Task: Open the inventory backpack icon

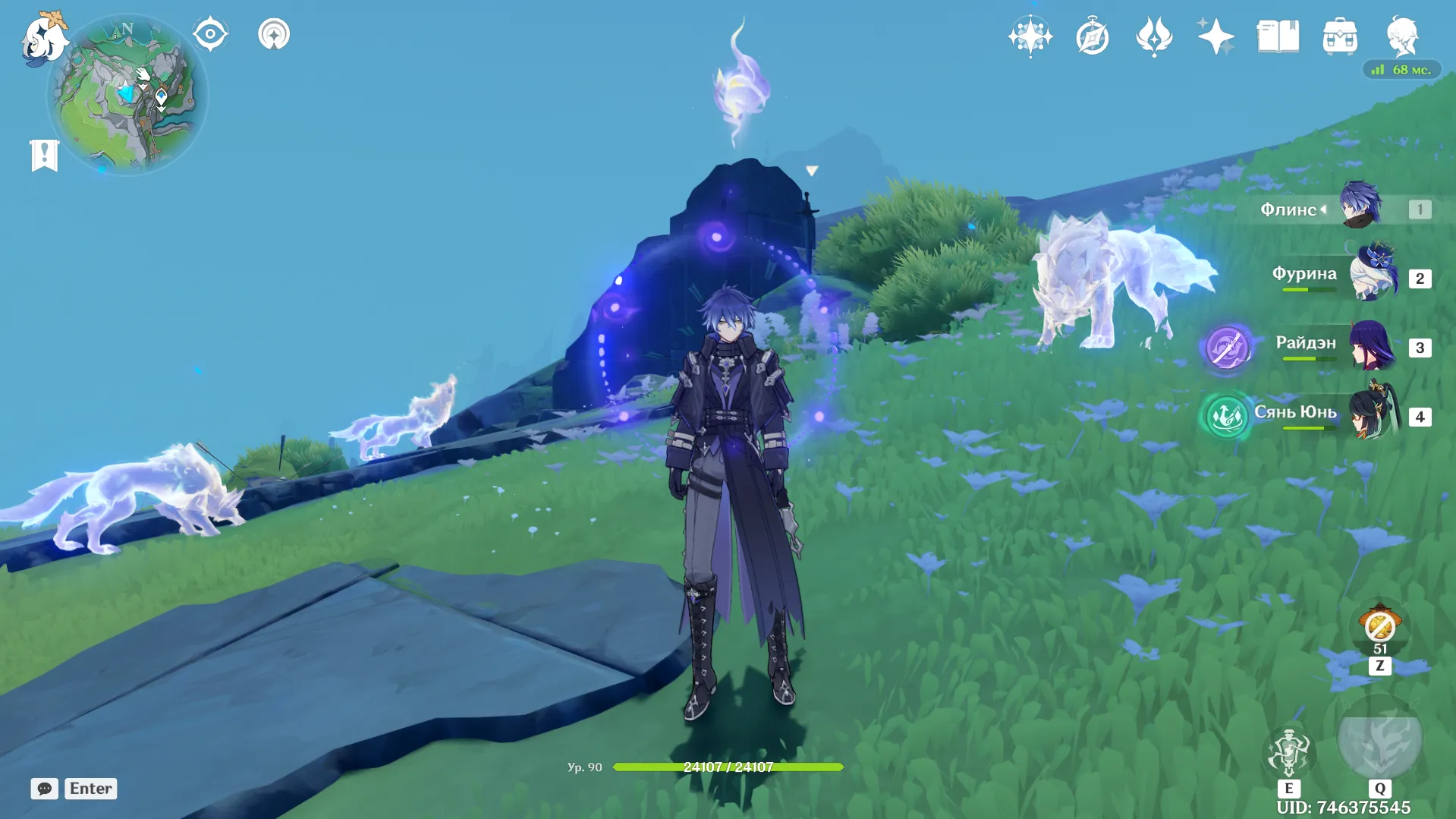Action: (x=1340, y=36)
